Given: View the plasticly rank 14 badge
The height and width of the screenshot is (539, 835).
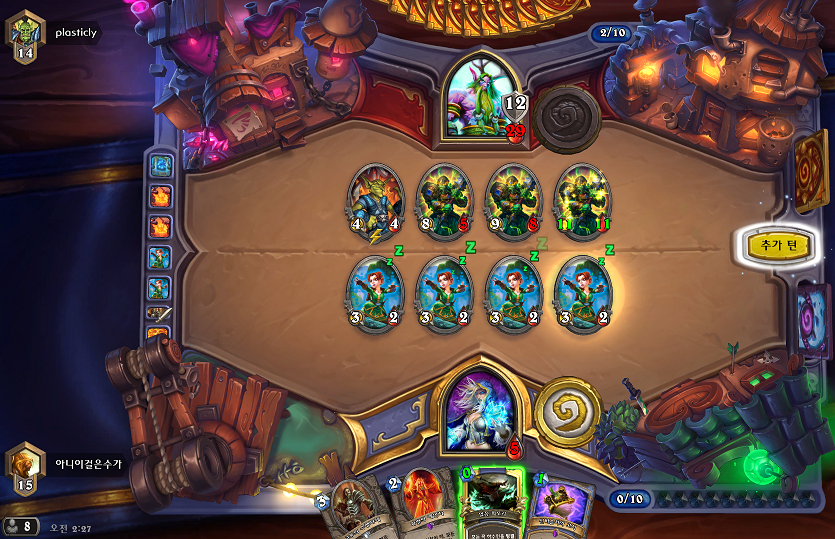Looking at the screenshot, I should [25, 39].
